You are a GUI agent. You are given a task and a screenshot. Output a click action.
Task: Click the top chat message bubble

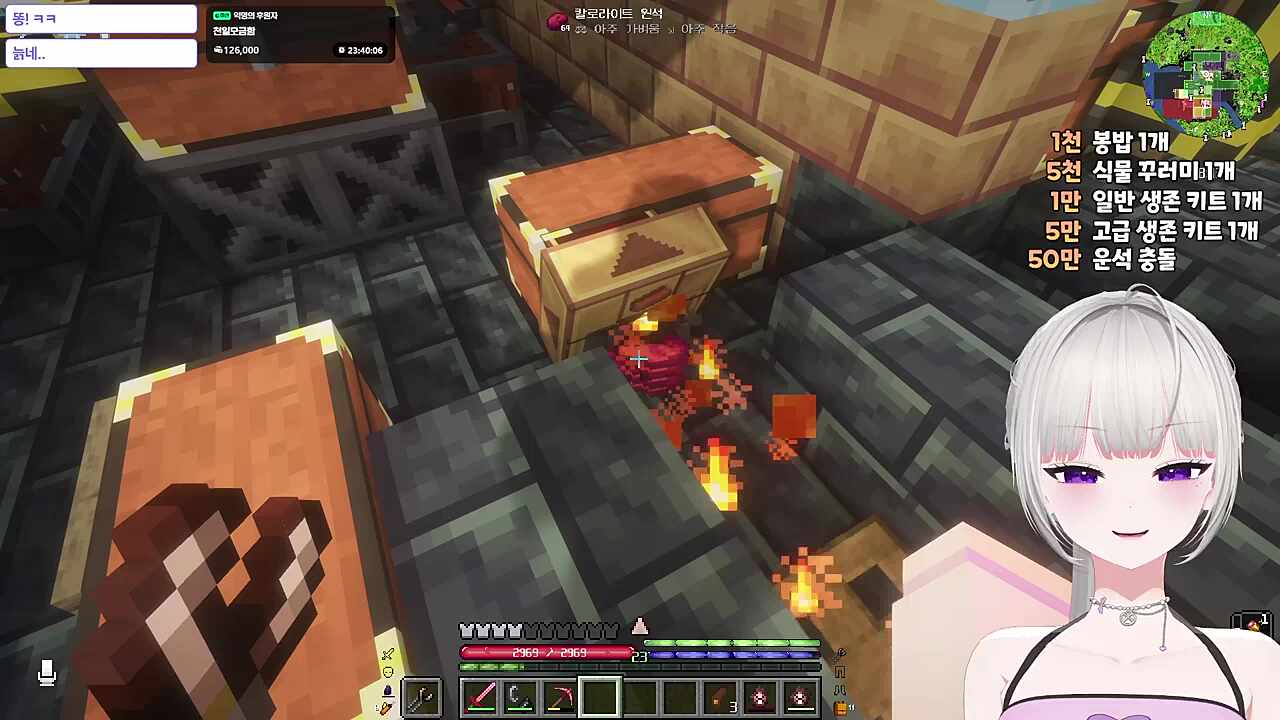101,18
